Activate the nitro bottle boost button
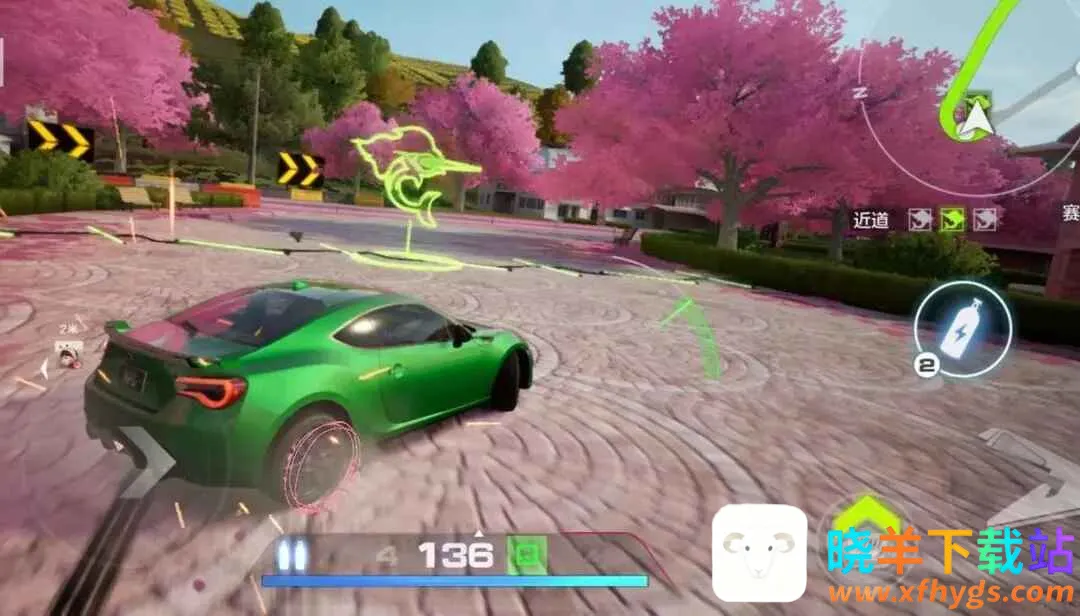This screenshot has width=1080, height=616. (962, 327)
